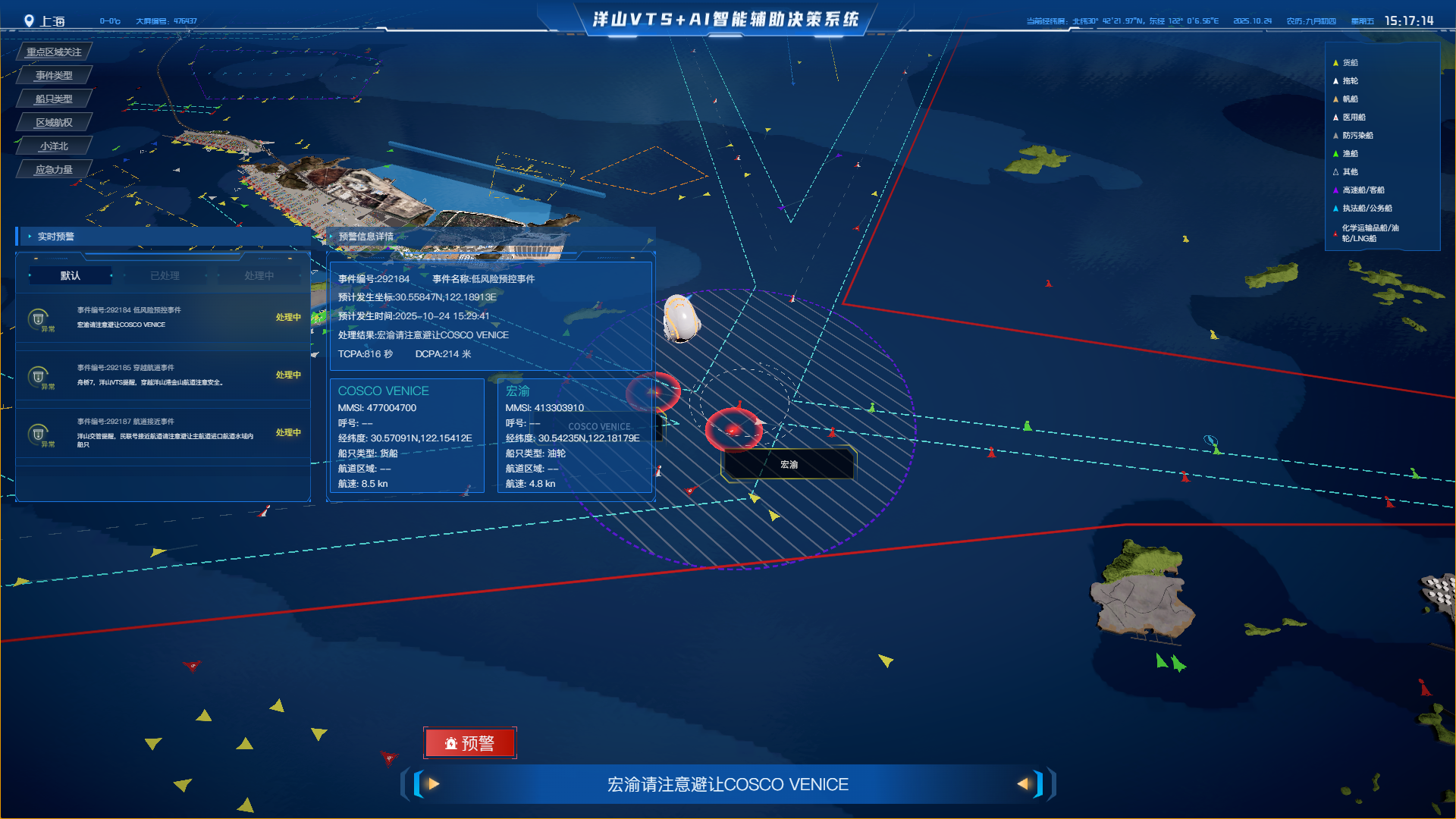The height and width of the screenshot is (819, 1456).
Task: Select alert row for event 292184
Action: pos(163,318)
